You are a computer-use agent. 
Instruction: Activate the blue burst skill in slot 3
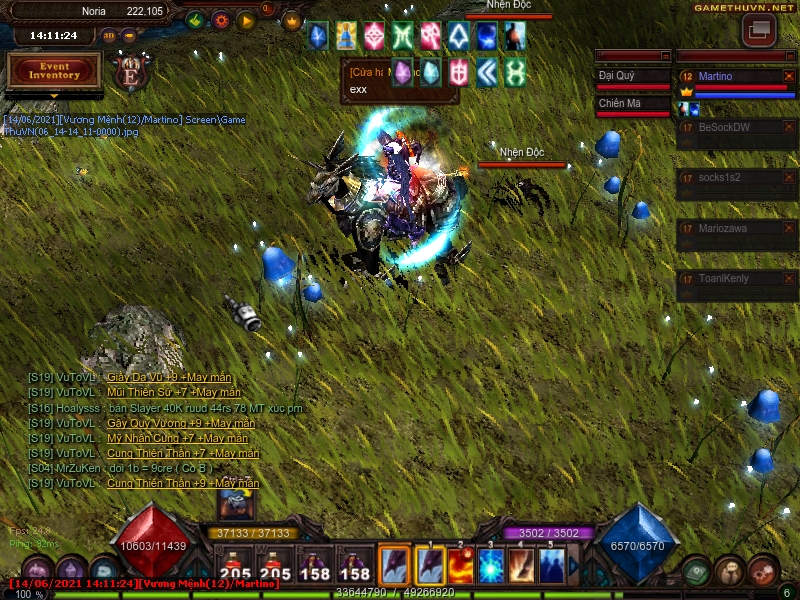491,566
